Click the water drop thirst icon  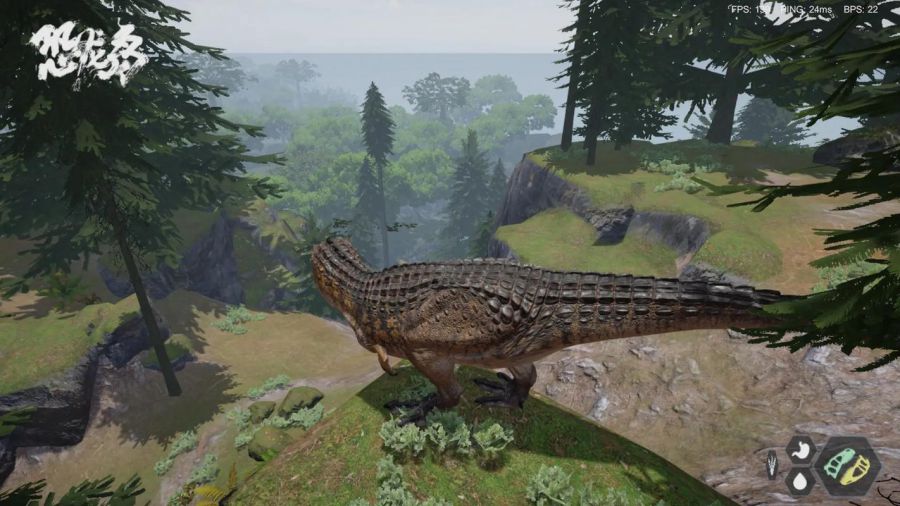(x=799, y=481)
